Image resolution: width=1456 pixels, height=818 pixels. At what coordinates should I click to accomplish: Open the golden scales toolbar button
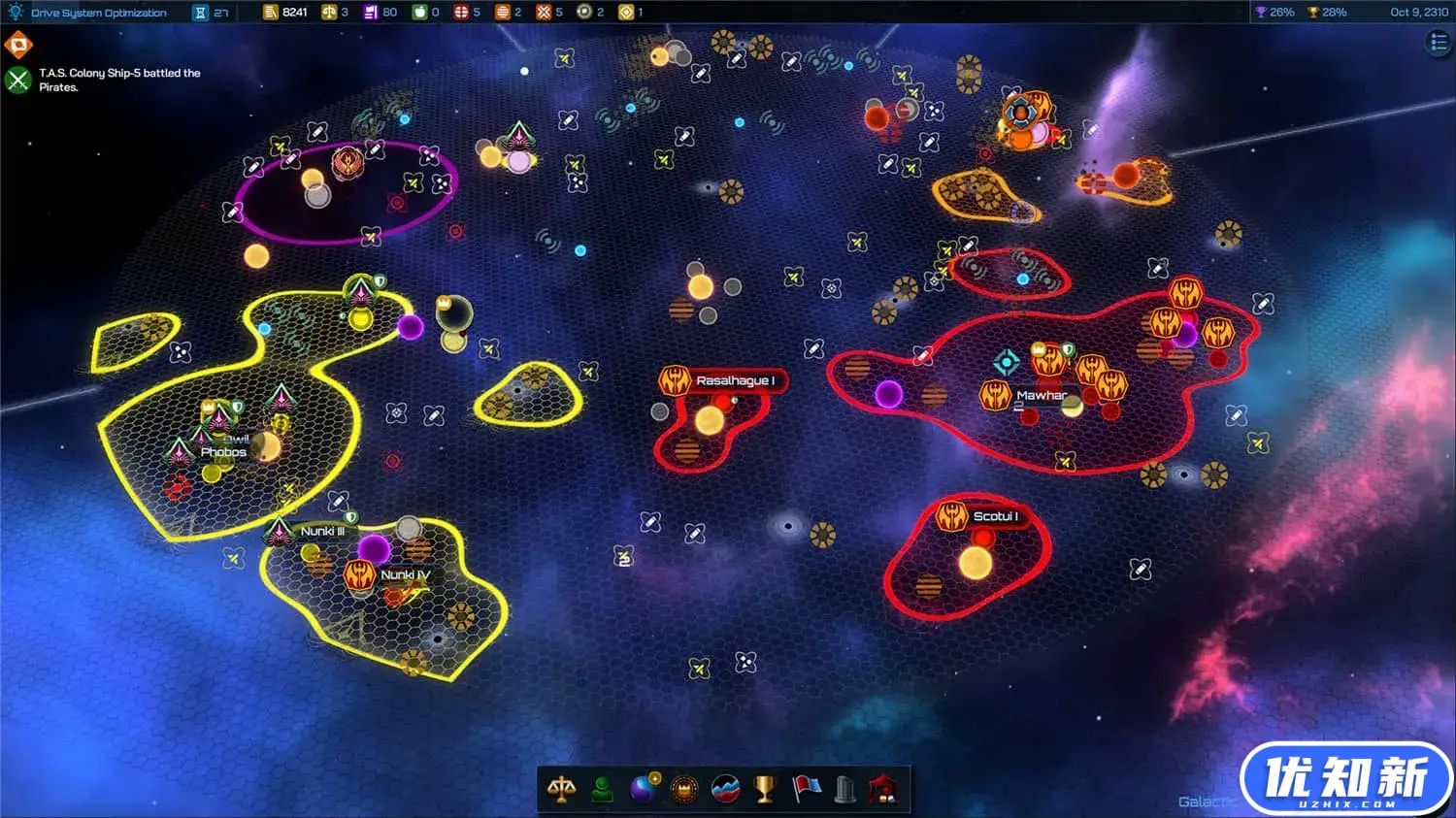pyautogui.click(x=561, y=790)
